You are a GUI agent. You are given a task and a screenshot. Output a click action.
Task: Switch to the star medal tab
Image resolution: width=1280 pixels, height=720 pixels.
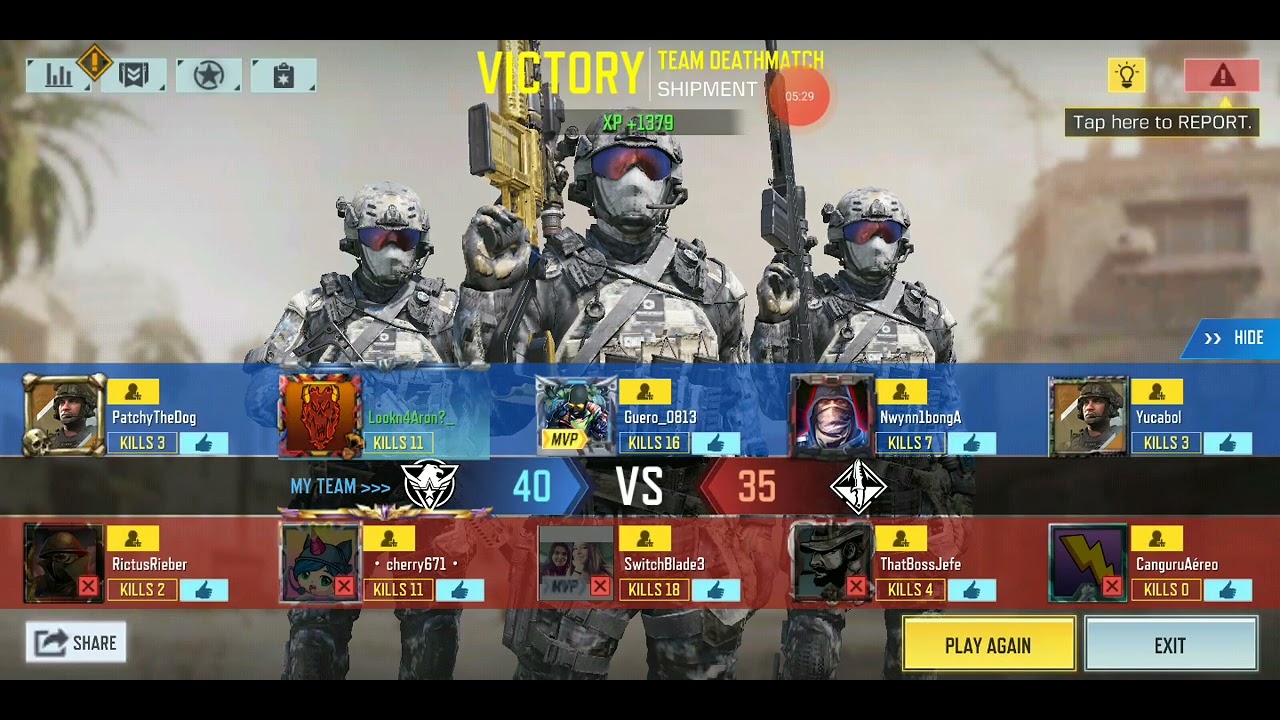208,76
